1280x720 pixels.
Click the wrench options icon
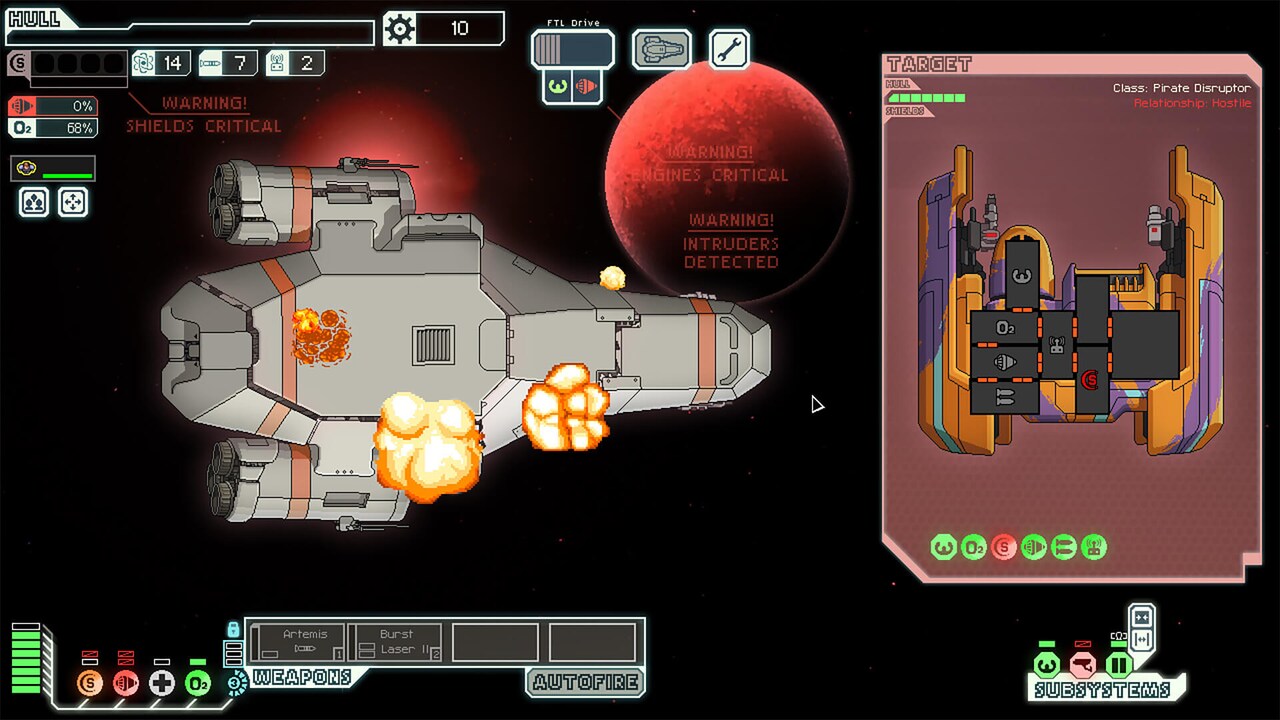[728, 48]
